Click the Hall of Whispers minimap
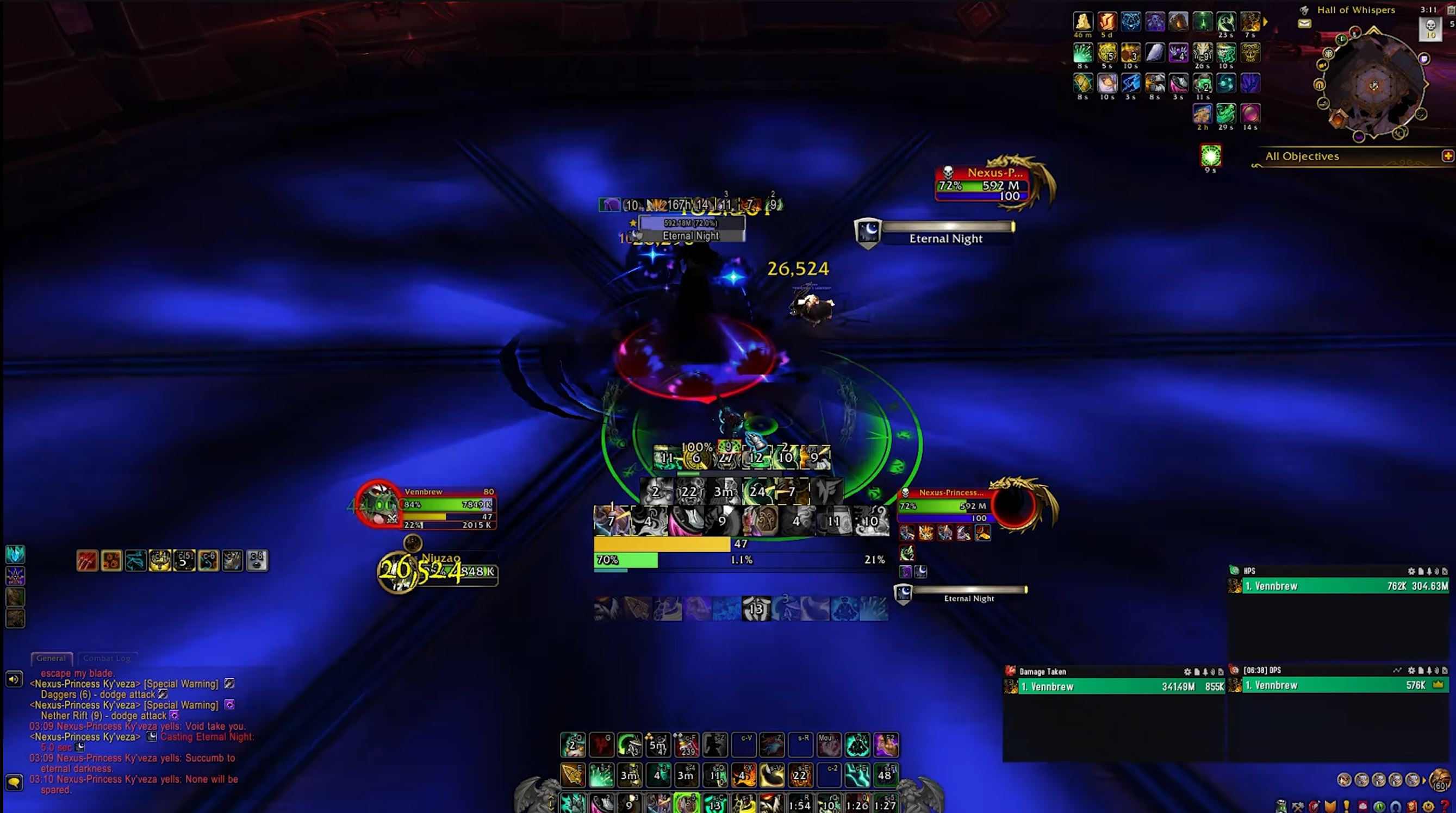The height and width of the screenshot is (813, 1456). click(1373, 85)
